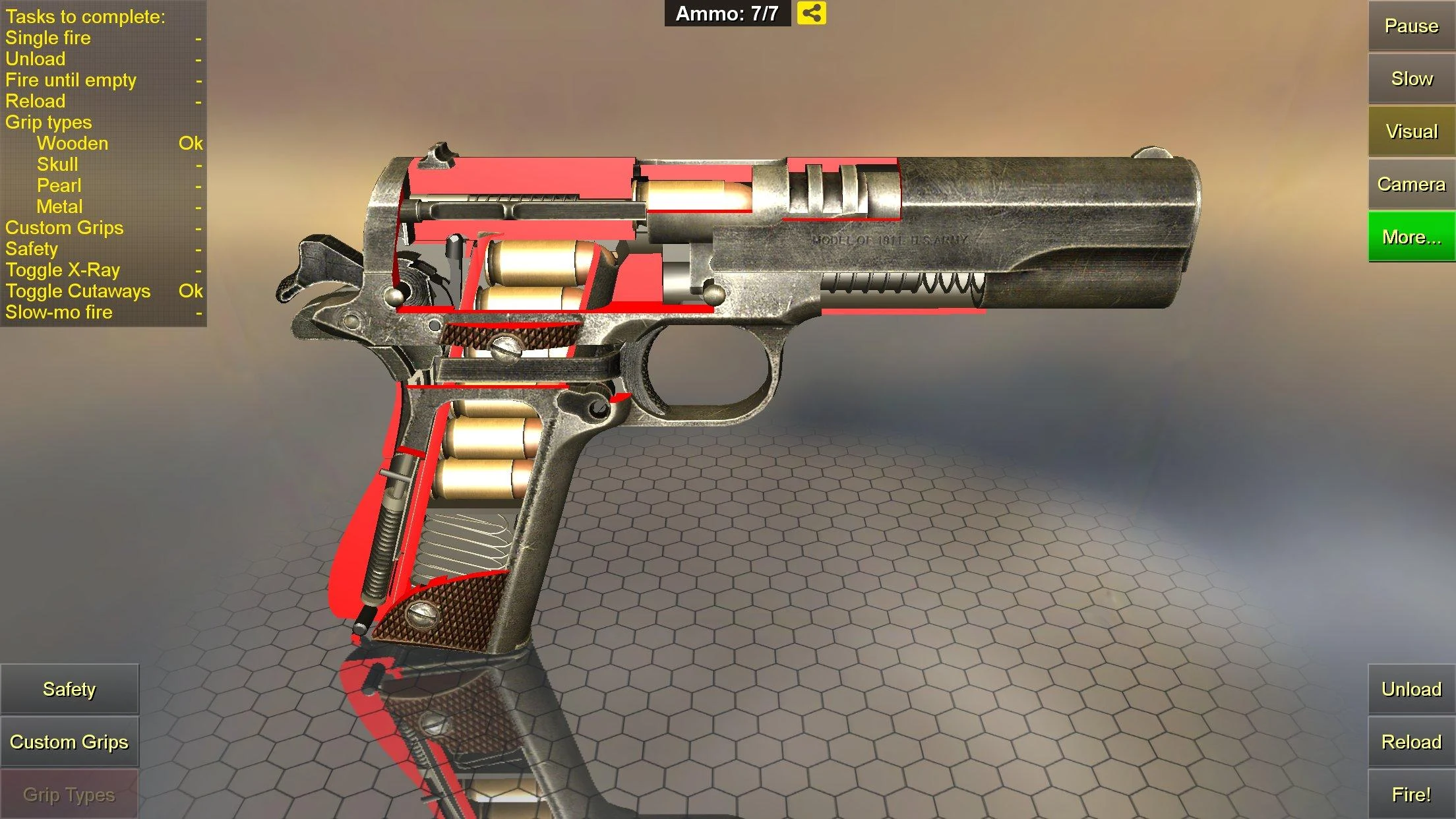This screenshot has height=819, width=1456.
Task: Toggle Cutaways from task list
Action: point(78,291)
